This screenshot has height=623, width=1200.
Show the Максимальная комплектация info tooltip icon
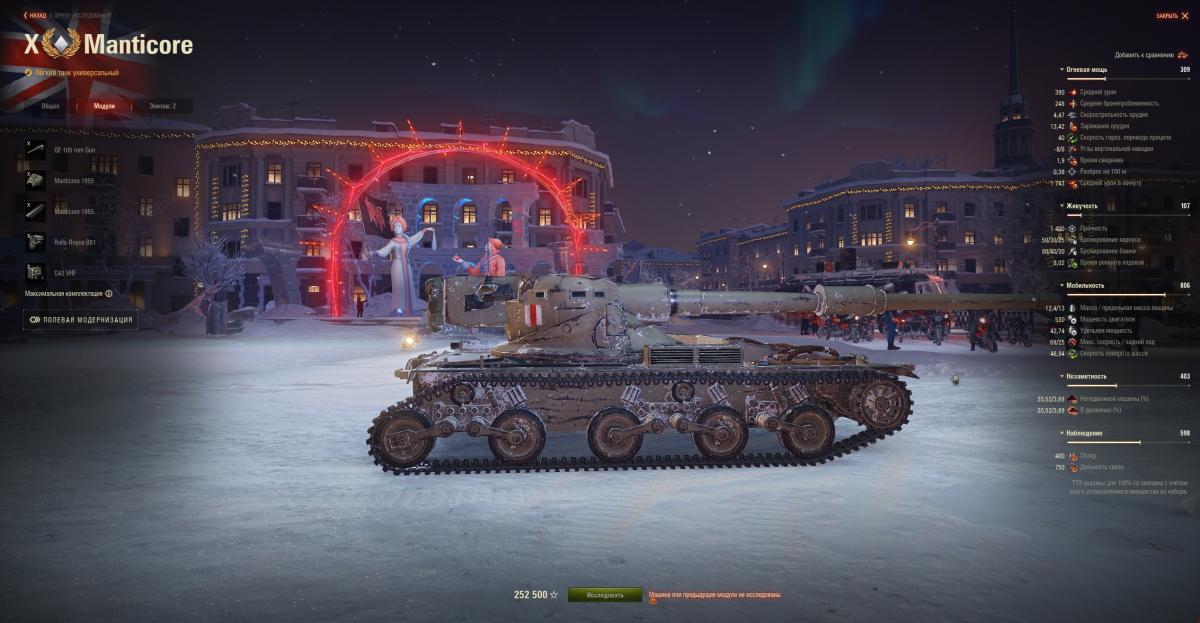point(109,294)
